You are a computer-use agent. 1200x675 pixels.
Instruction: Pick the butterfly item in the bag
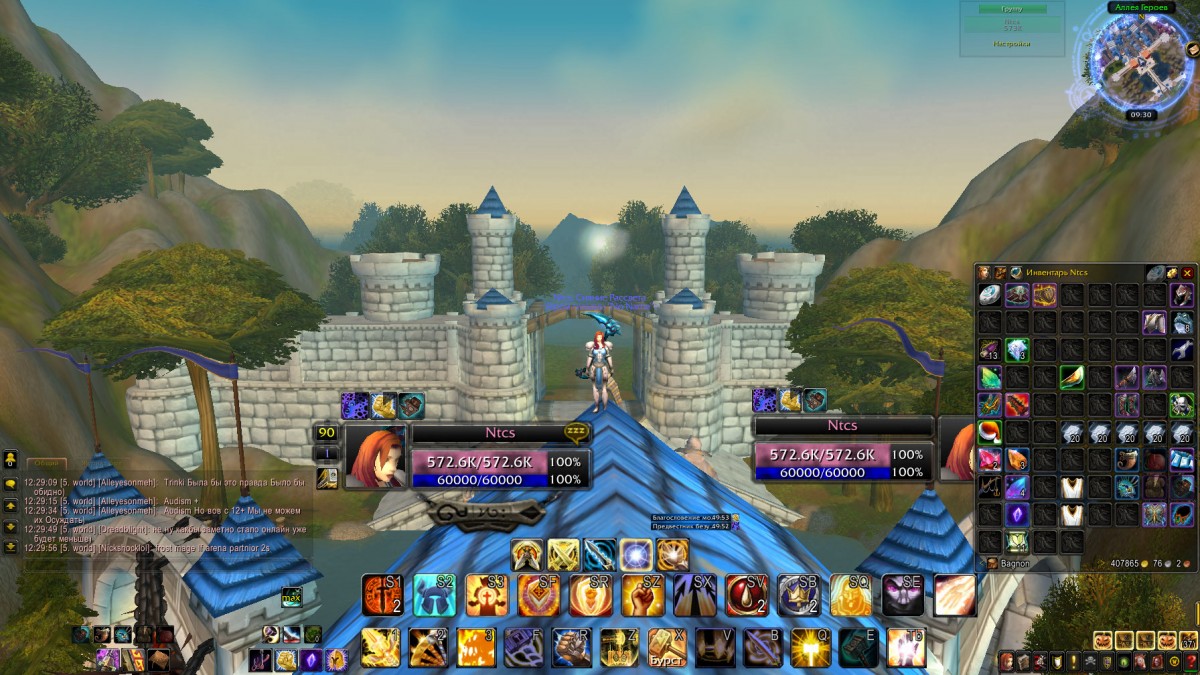(1156, 514)
